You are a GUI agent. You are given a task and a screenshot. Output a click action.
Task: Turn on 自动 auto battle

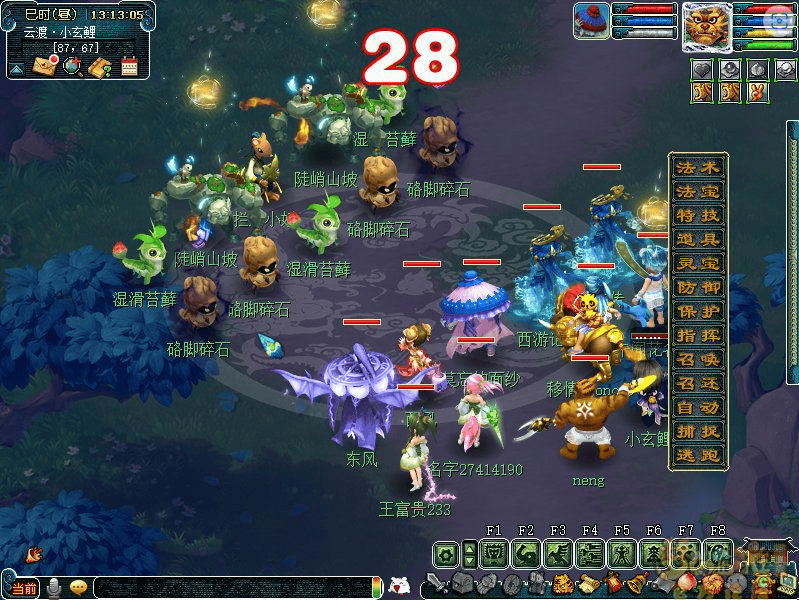pyautogui.click(x=698, y=407)
